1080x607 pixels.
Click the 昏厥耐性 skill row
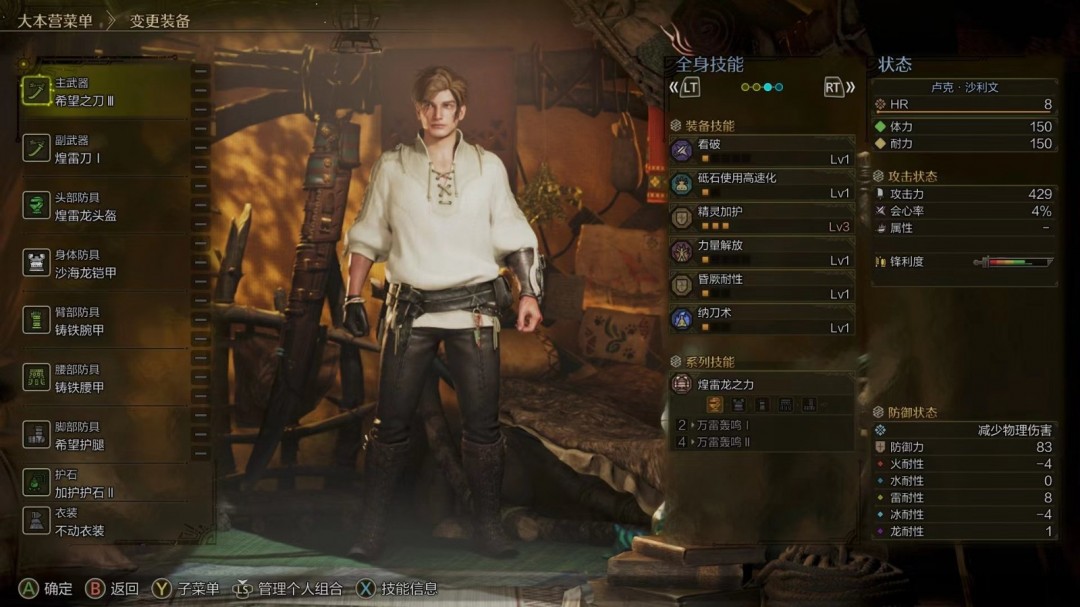762,286
